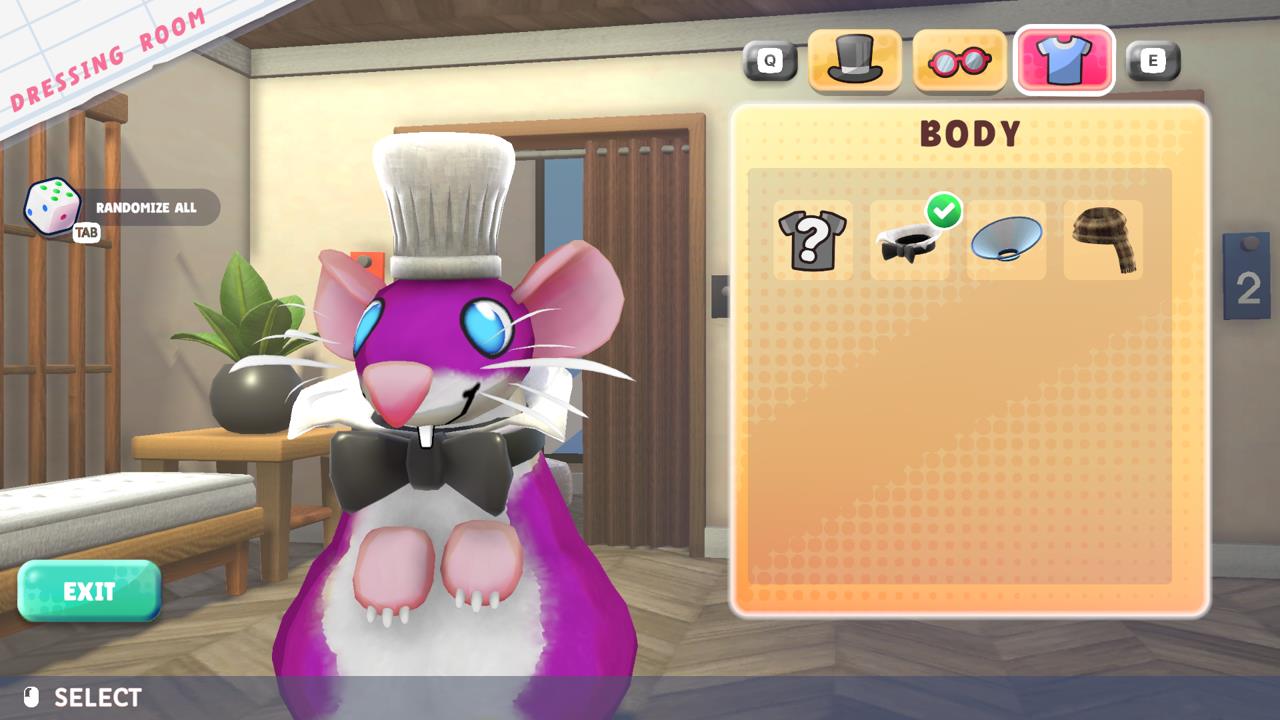Select the bow tie collar item
The width and height of the screenshot is (1280, 720).
[x=909, y=241]
